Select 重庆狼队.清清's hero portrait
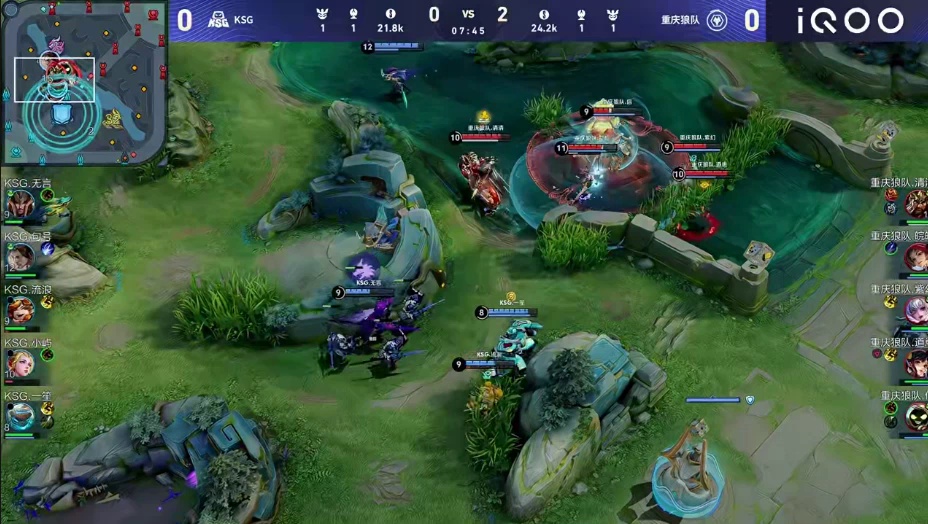 [x=915, y=204]
